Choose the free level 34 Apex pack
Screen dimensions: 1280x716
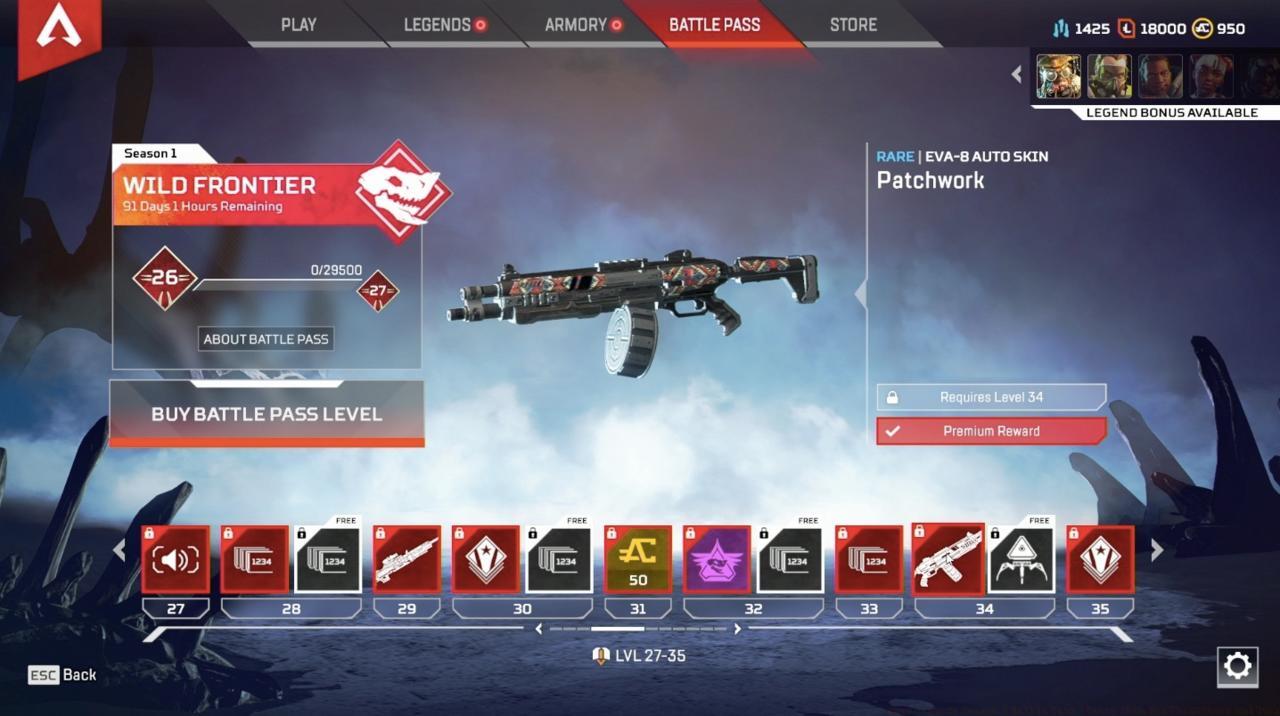pos(1022,559)
